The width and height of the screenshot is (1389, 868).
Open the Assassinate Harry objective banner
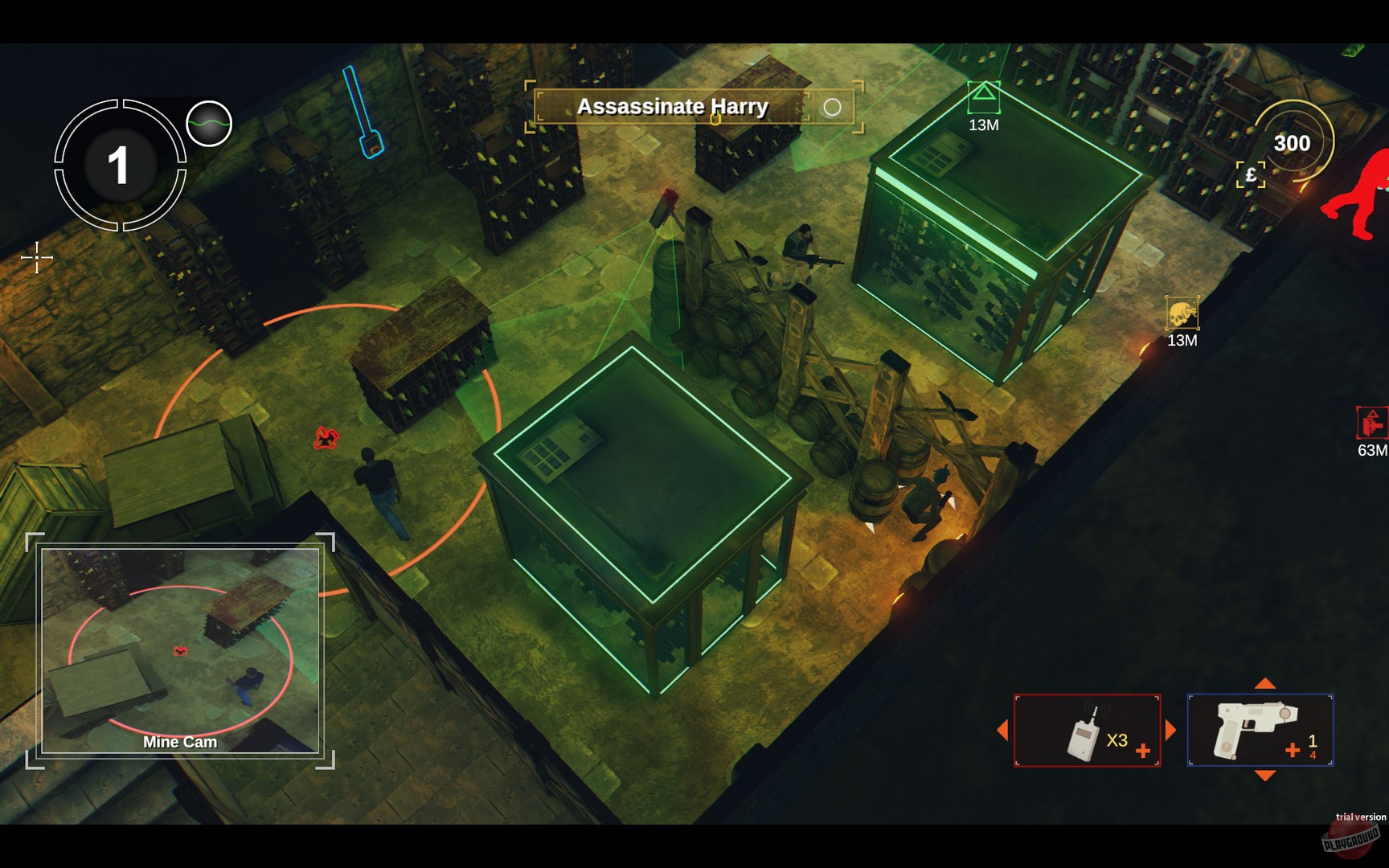pos(674,107)
